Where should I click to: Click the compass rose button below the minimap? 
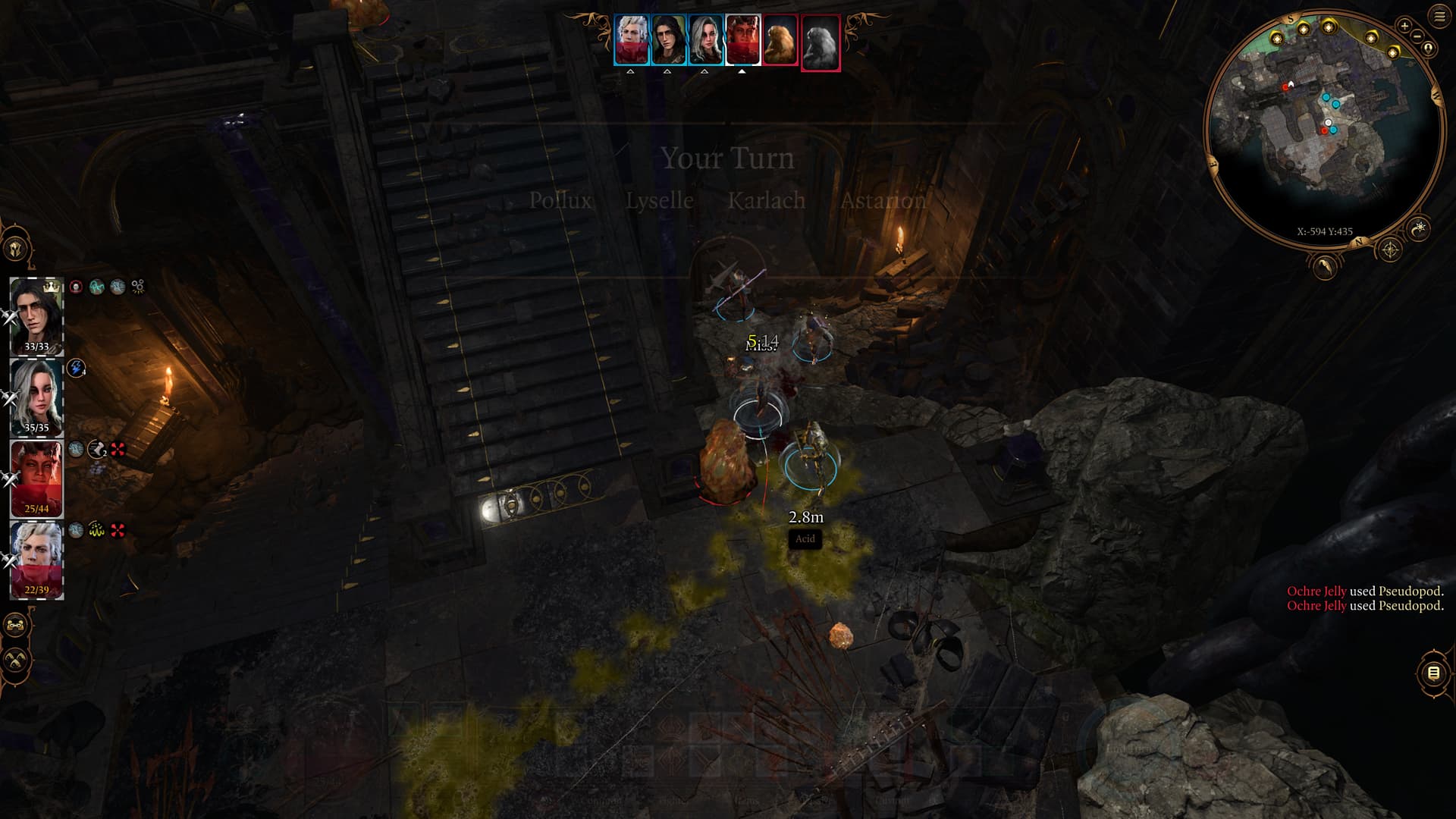pos(1389,249)
